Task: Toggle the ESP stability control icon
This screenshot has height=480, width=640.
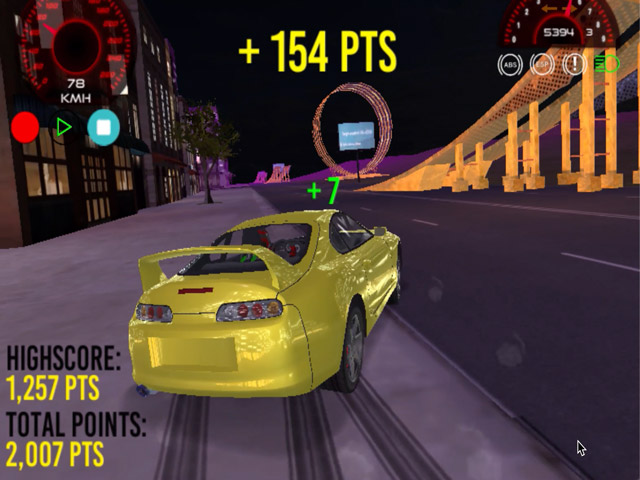Action: click(542, 65)
